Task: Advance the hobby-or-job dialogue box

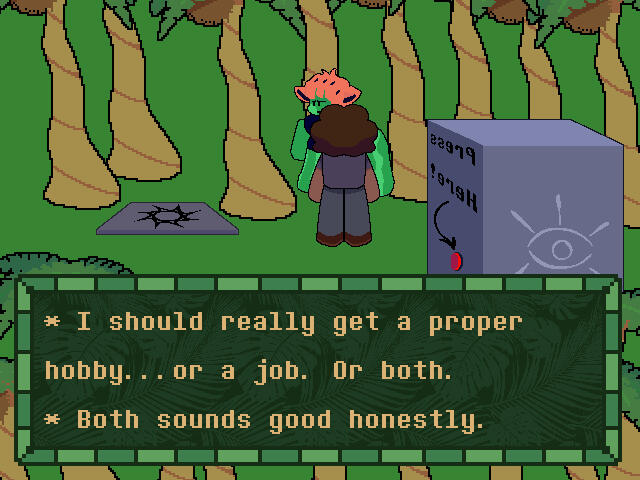Action: coord(319,370)
